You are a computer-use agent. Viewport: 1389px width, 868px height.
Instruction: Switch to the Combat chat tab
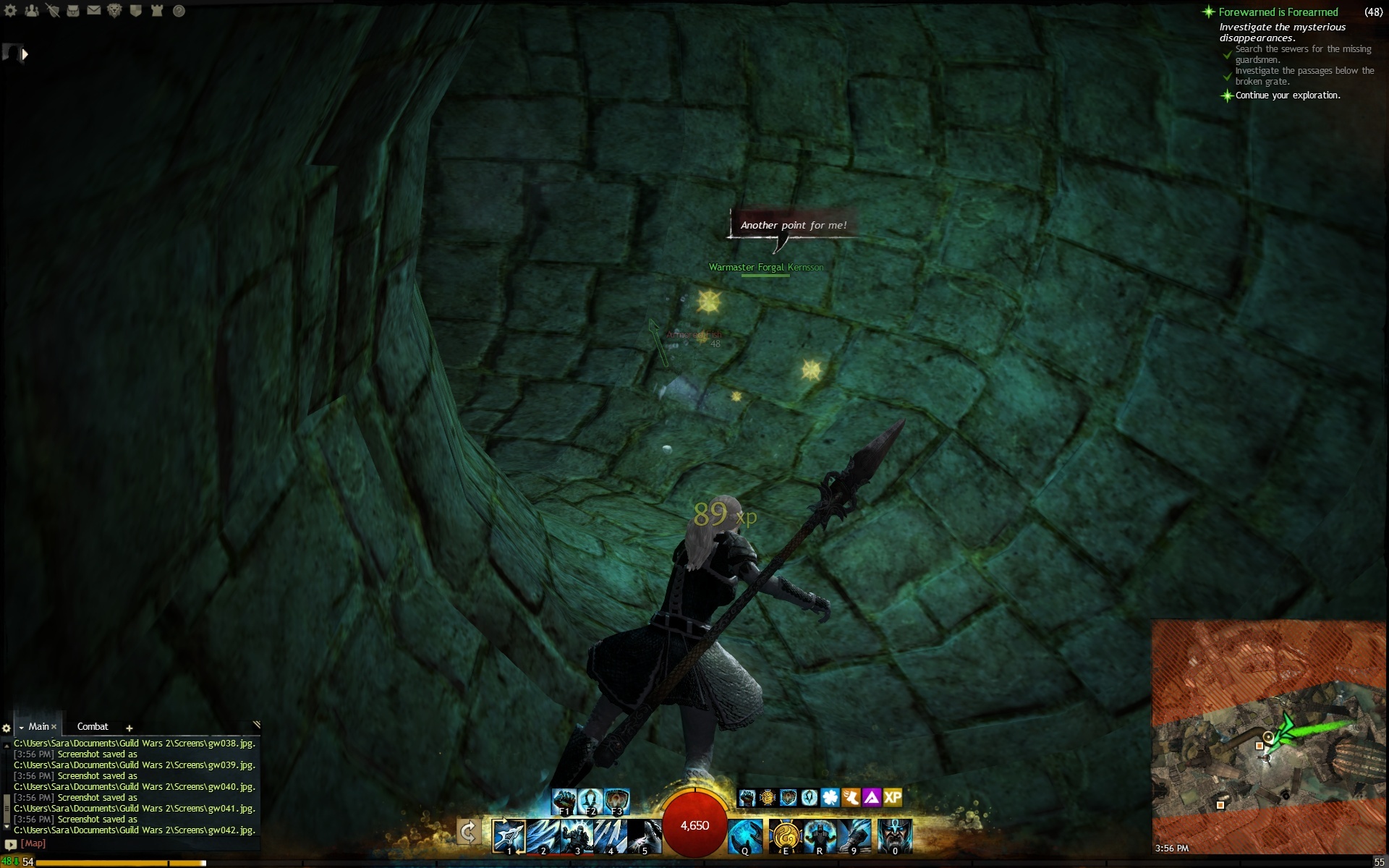93,727
